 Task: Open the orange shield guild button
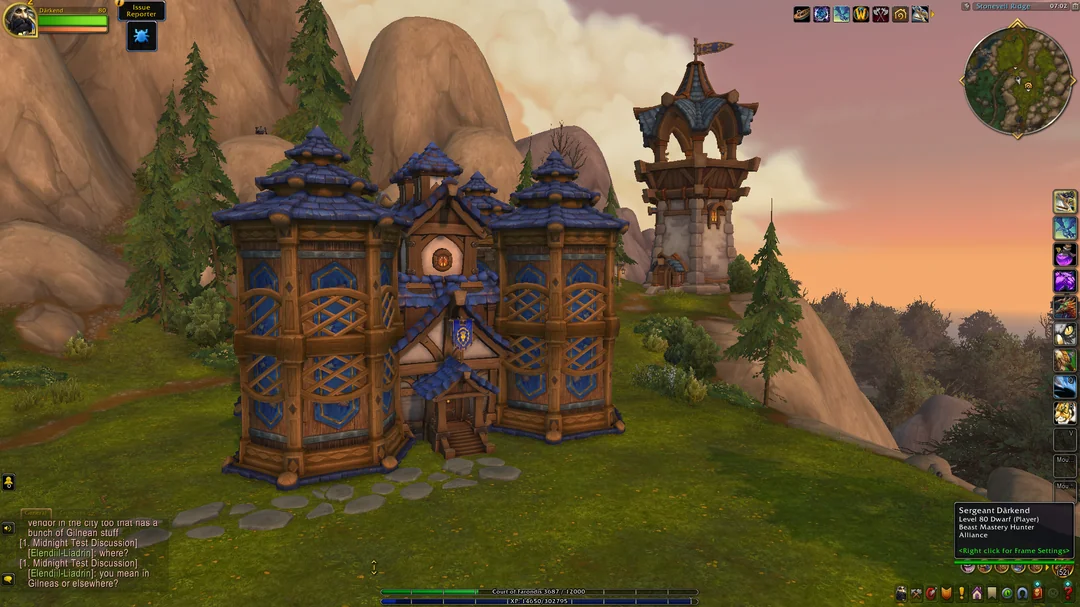(946, 594)
